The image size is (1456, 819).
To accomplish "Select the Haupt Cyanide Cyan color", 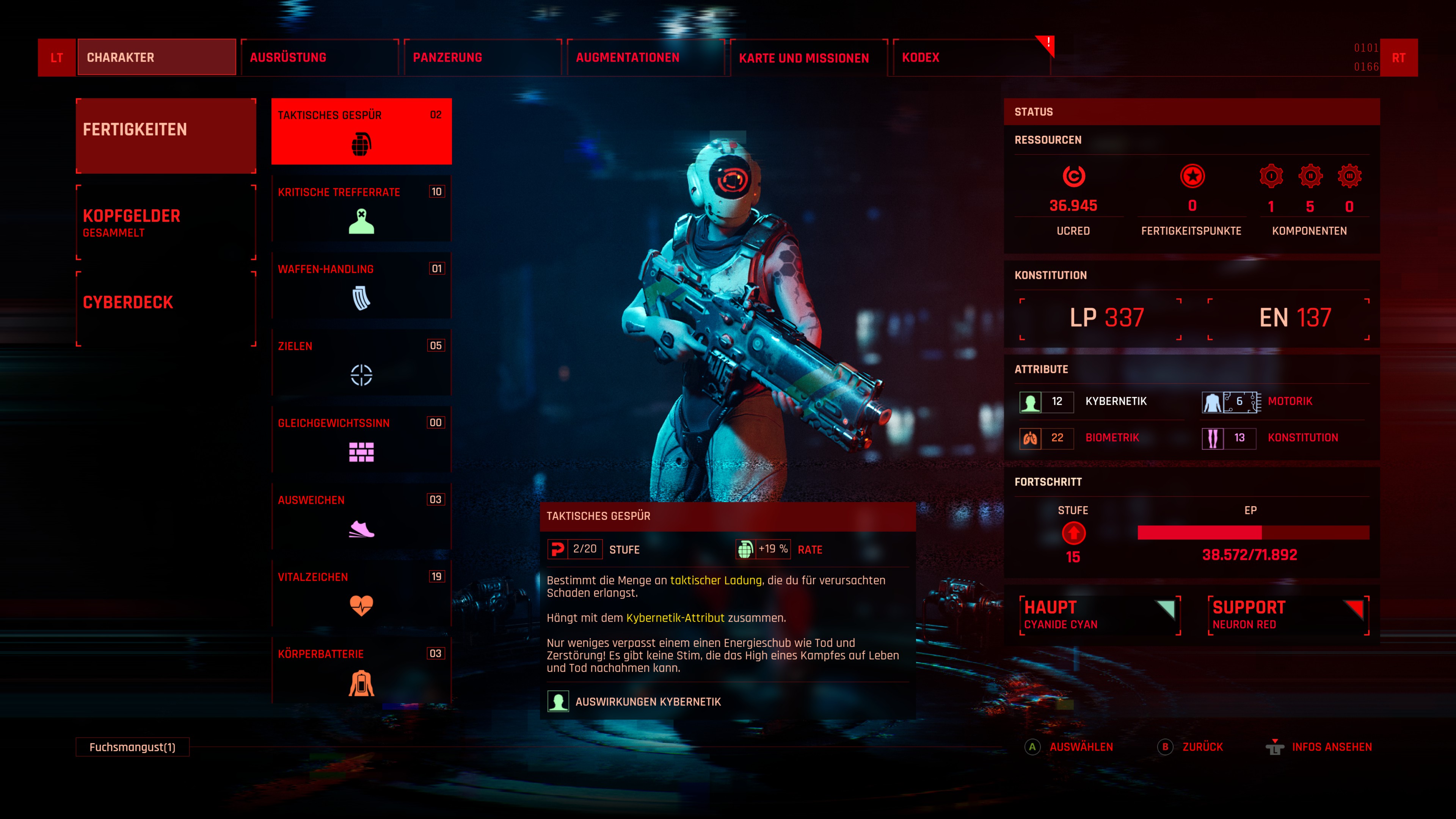I will pos(1099,615).
